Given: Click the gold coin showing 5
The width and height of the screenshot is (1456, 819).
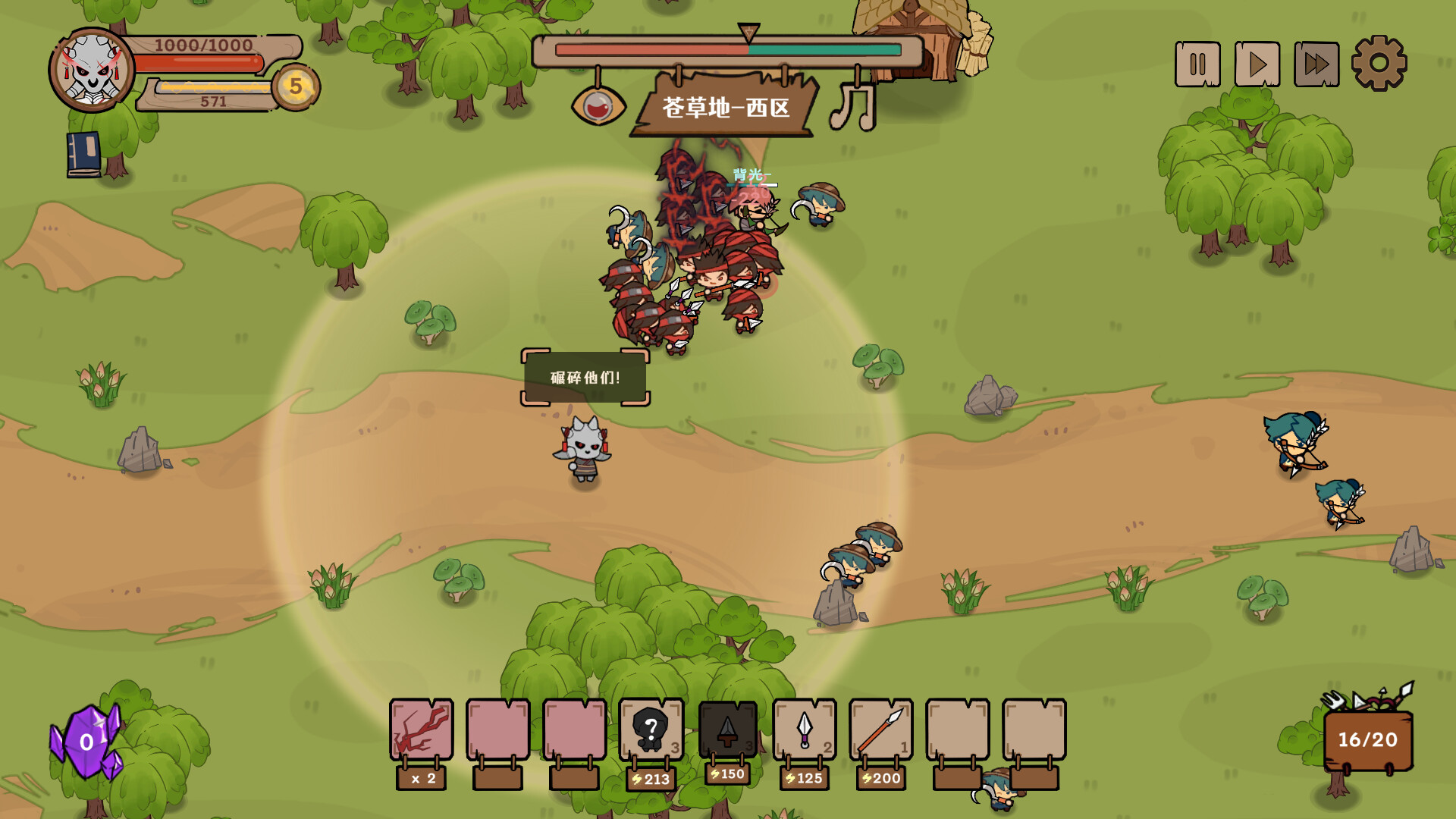Looking at the screenshot, I should pyautogui.click(x=295, y=86).
